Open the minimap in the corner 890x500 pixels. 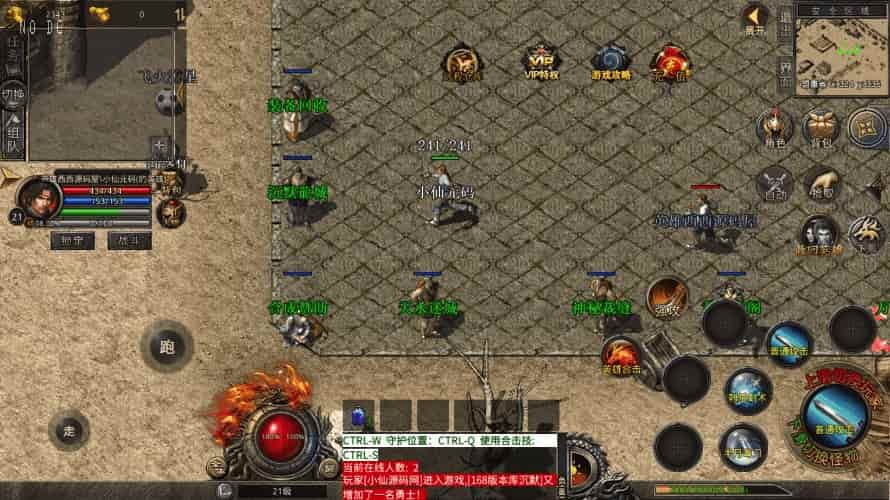coord(841,55)
